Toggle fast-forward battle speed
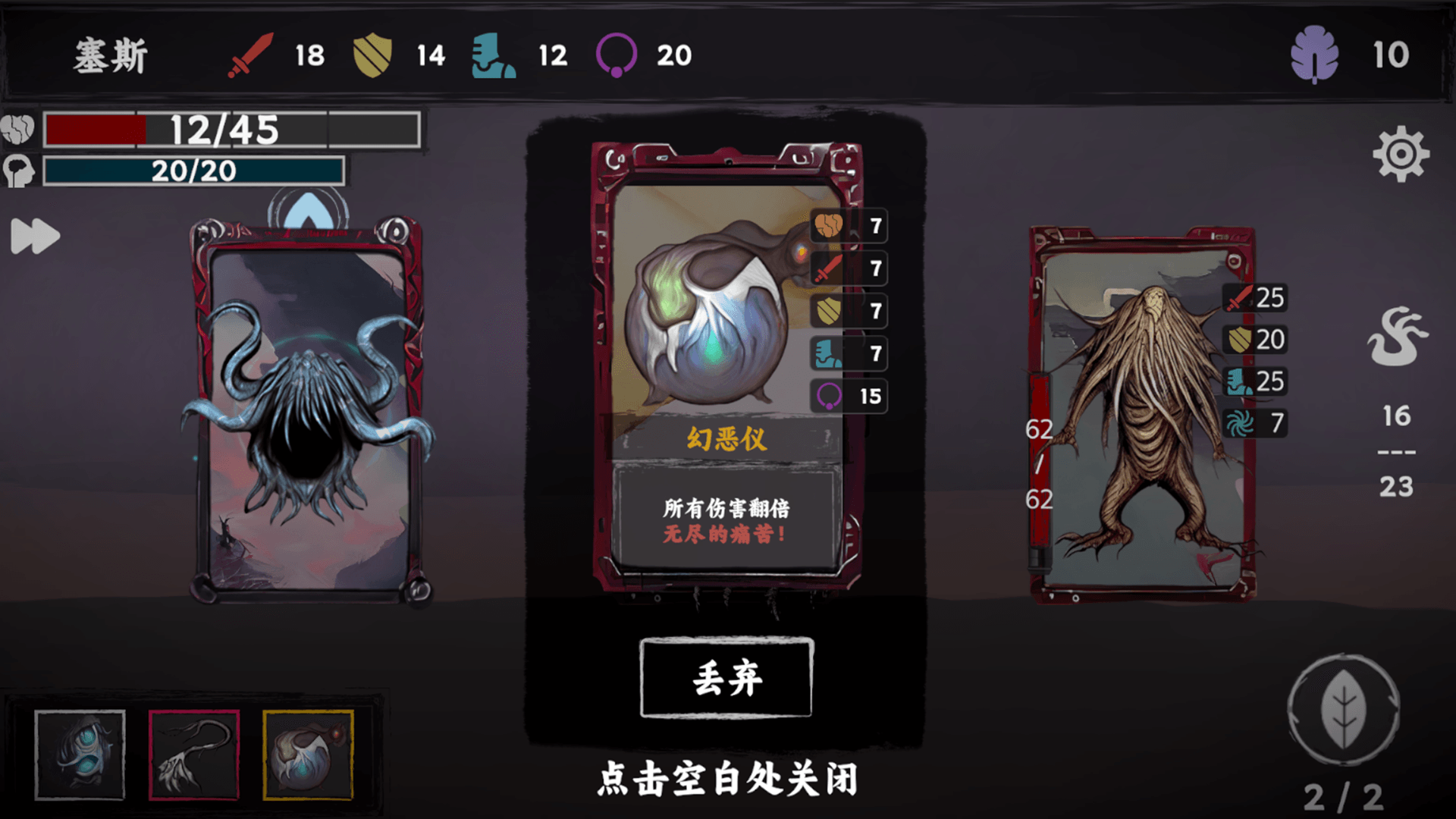Image resolution: width=1456 pixels, height=819 pixels. click(x=33, y=237)
